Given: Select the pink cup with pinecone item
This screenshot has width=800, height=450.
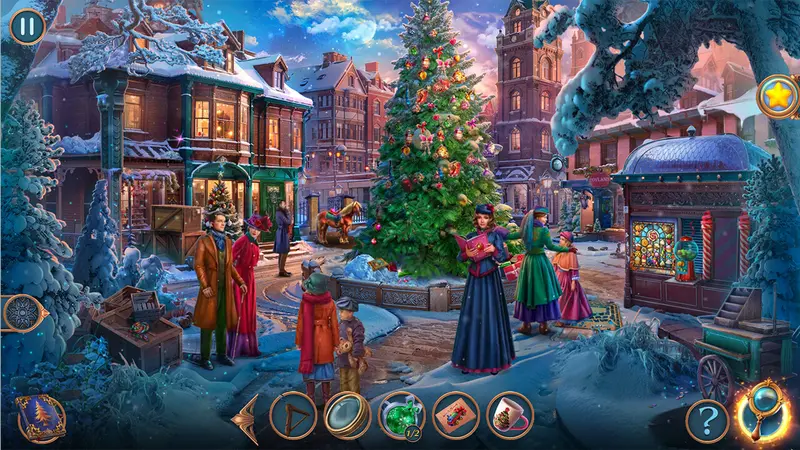Looking at the screenshot, I should pyautogui.click(x=510, y=416).
